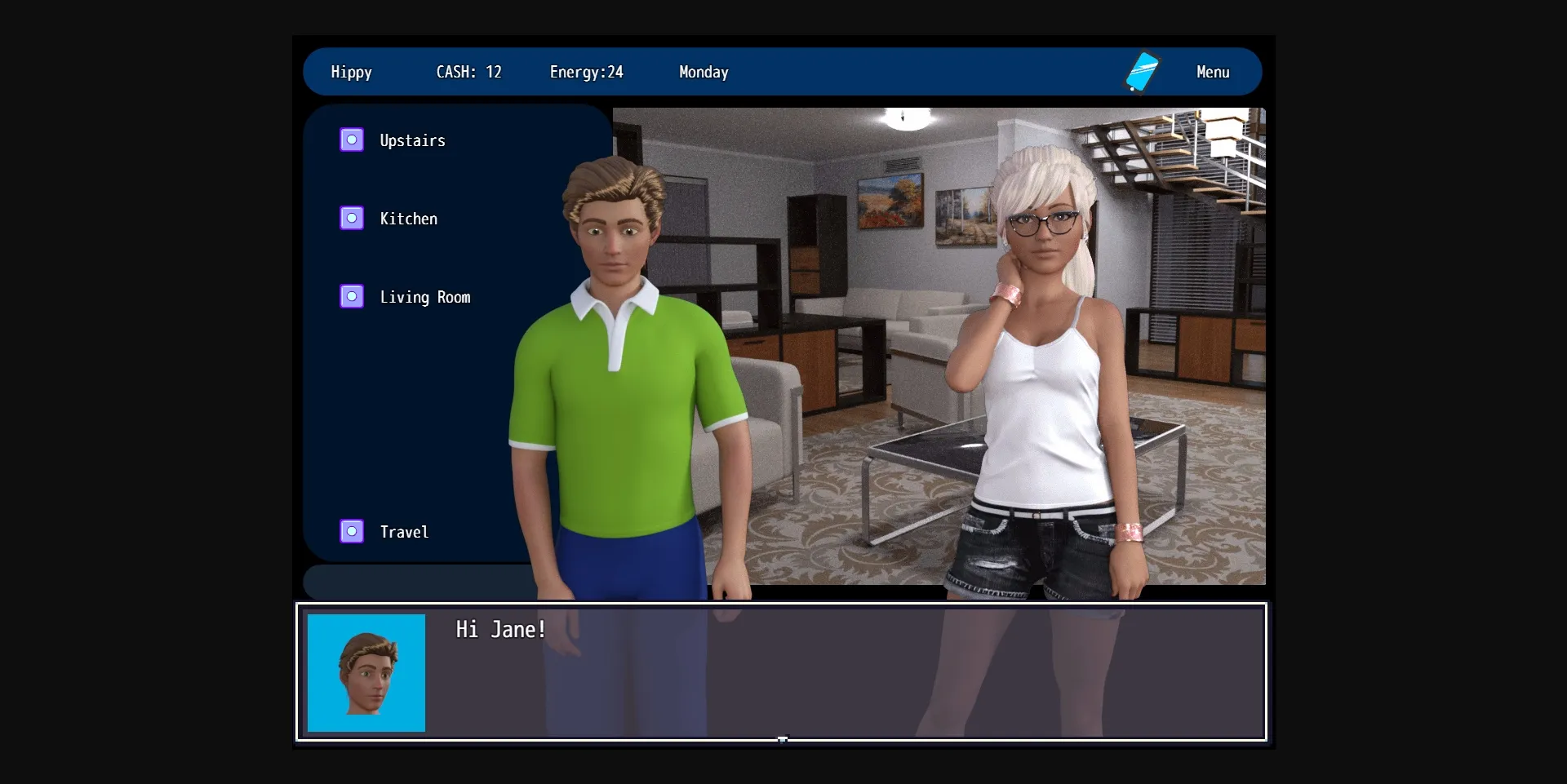Select the Upstairs navigation icon

tap(352, 139)
